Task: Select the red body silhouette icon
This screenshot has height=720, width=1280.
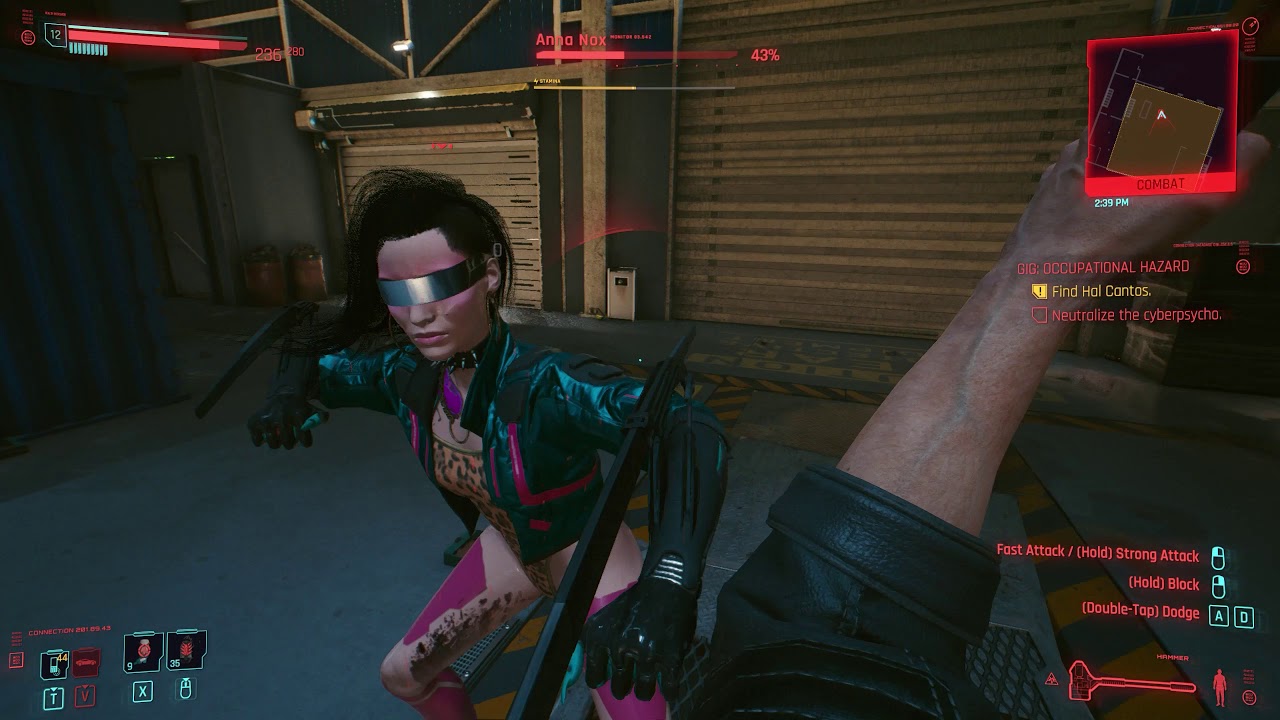Action: click(x=1219, y=686)
